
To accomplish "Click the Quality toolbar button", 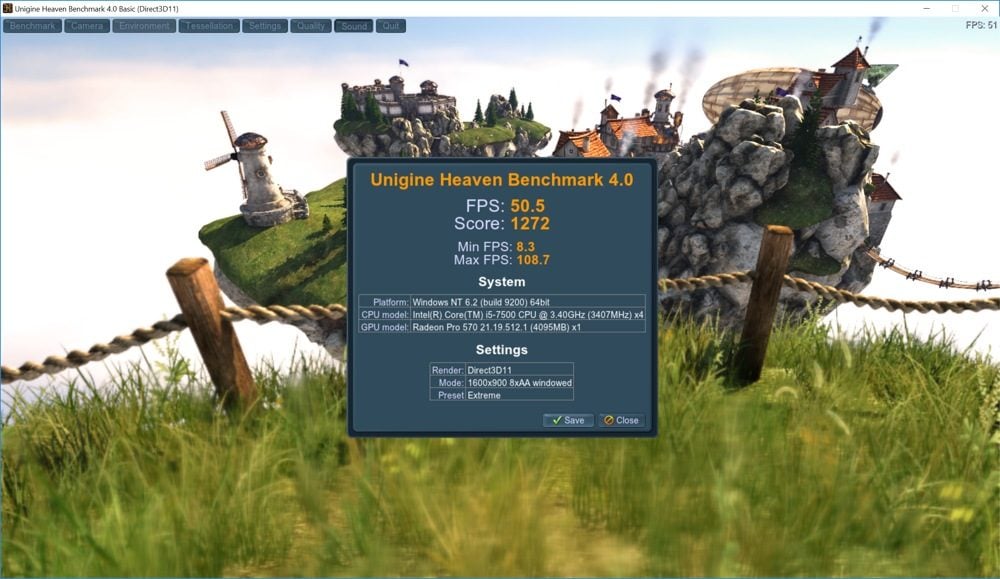I will pyautogui.click(x=311, y=26).
